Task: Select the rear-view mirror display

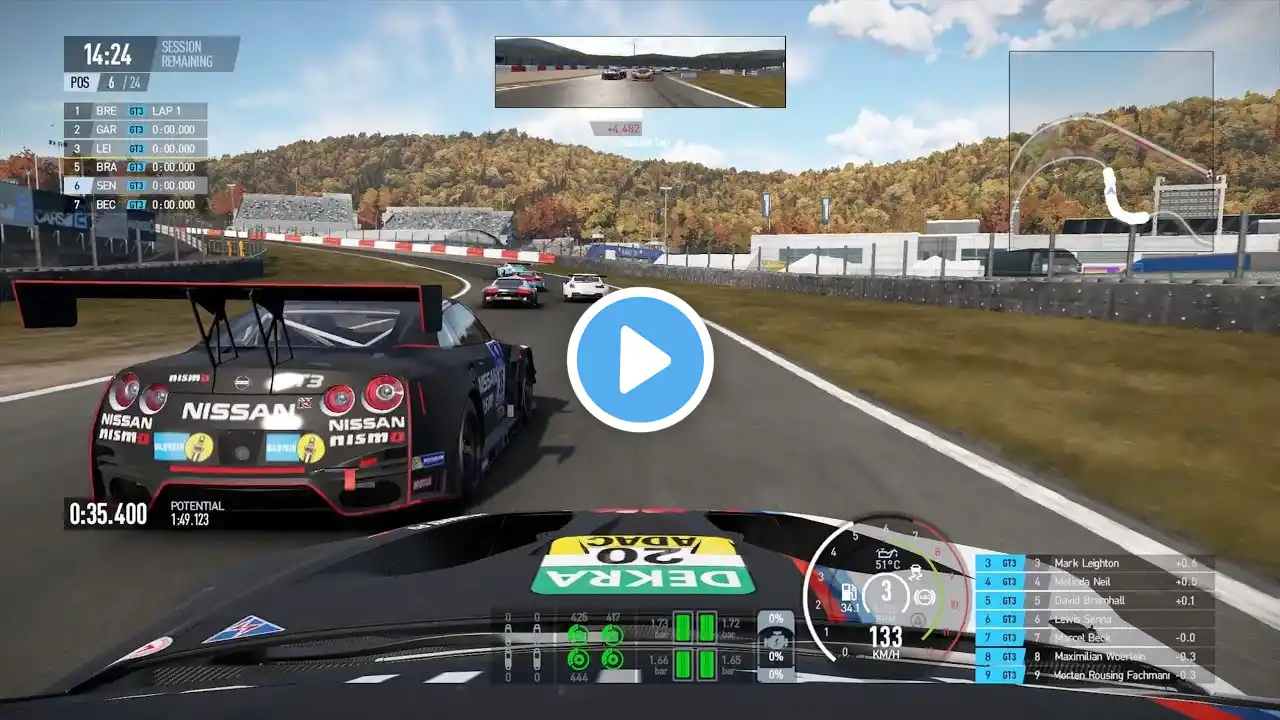Action: [x=640, y=72]
